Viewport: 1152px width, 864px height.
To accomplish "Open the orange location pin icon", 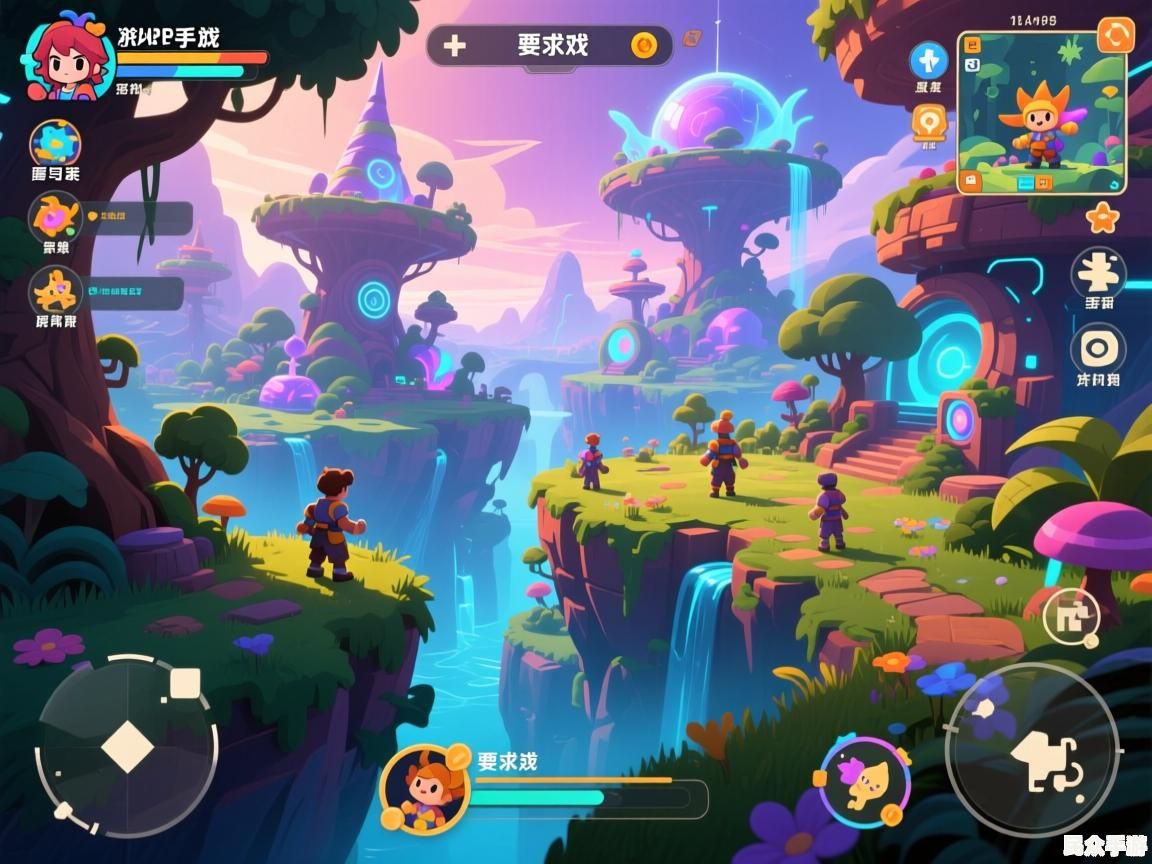I will pos(928,123).
